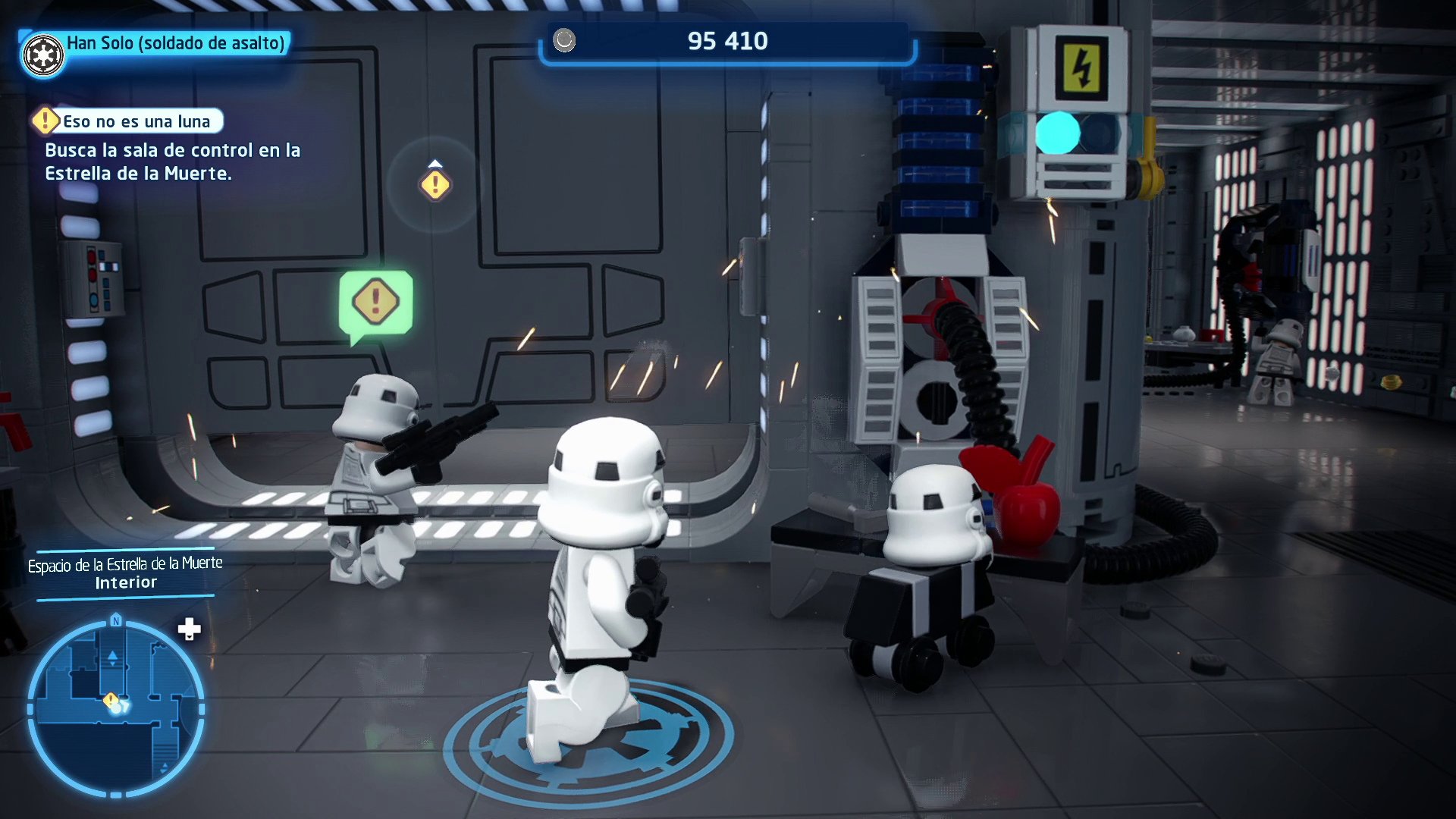The width and height of the screenshot is (1456, 819).
Task: Click the player position arrow on the minimap
Action: (123, 706)
